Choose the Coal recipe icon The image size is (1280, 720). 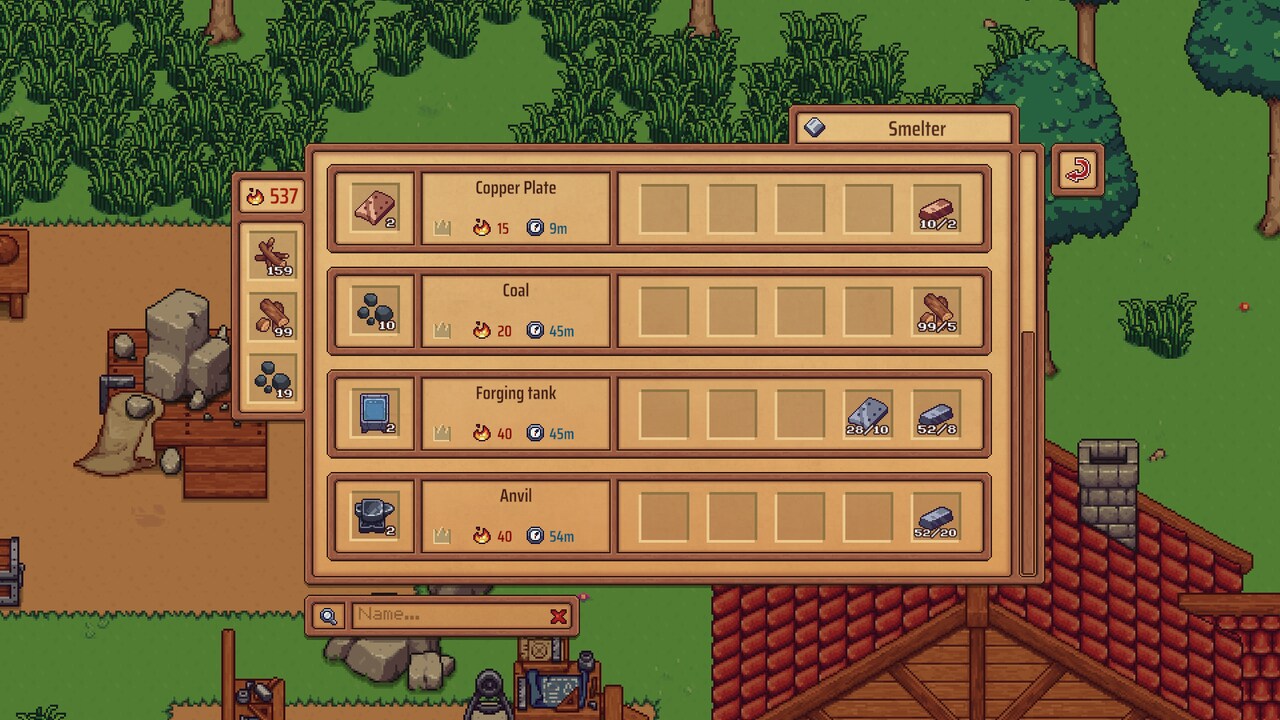click(x=374, y=312)
